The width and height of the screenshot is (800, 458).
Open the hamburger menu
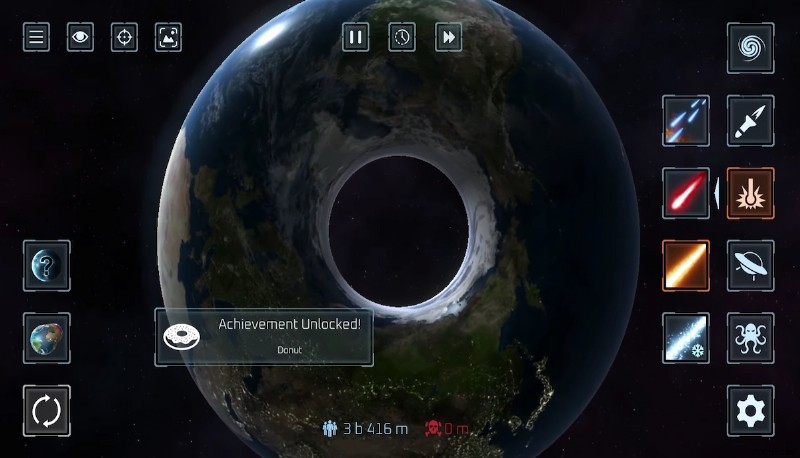pyautogui.click(x=37, y=38)
